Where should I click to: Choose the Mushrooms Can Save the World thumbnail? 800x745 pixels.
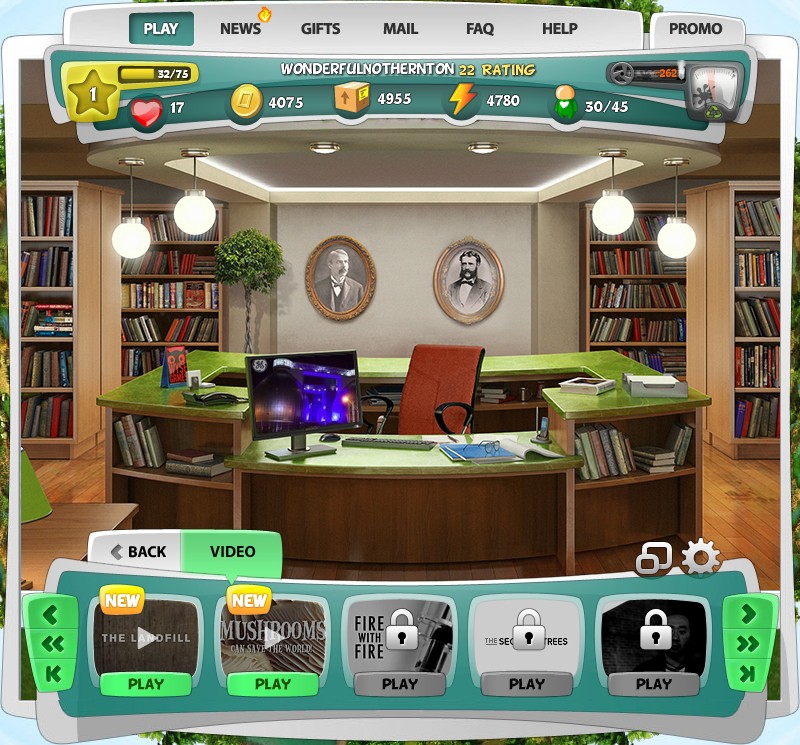coord(272,635)
